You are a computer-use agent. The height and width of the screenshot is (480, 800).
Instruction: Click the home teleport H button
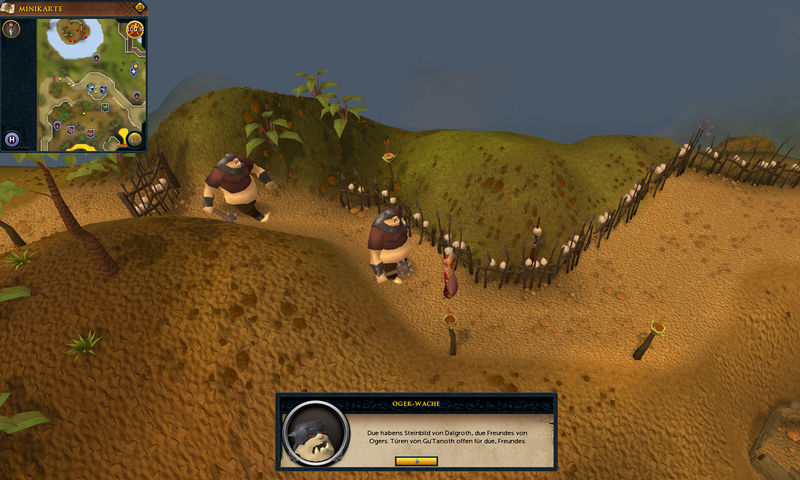point(13,139)
